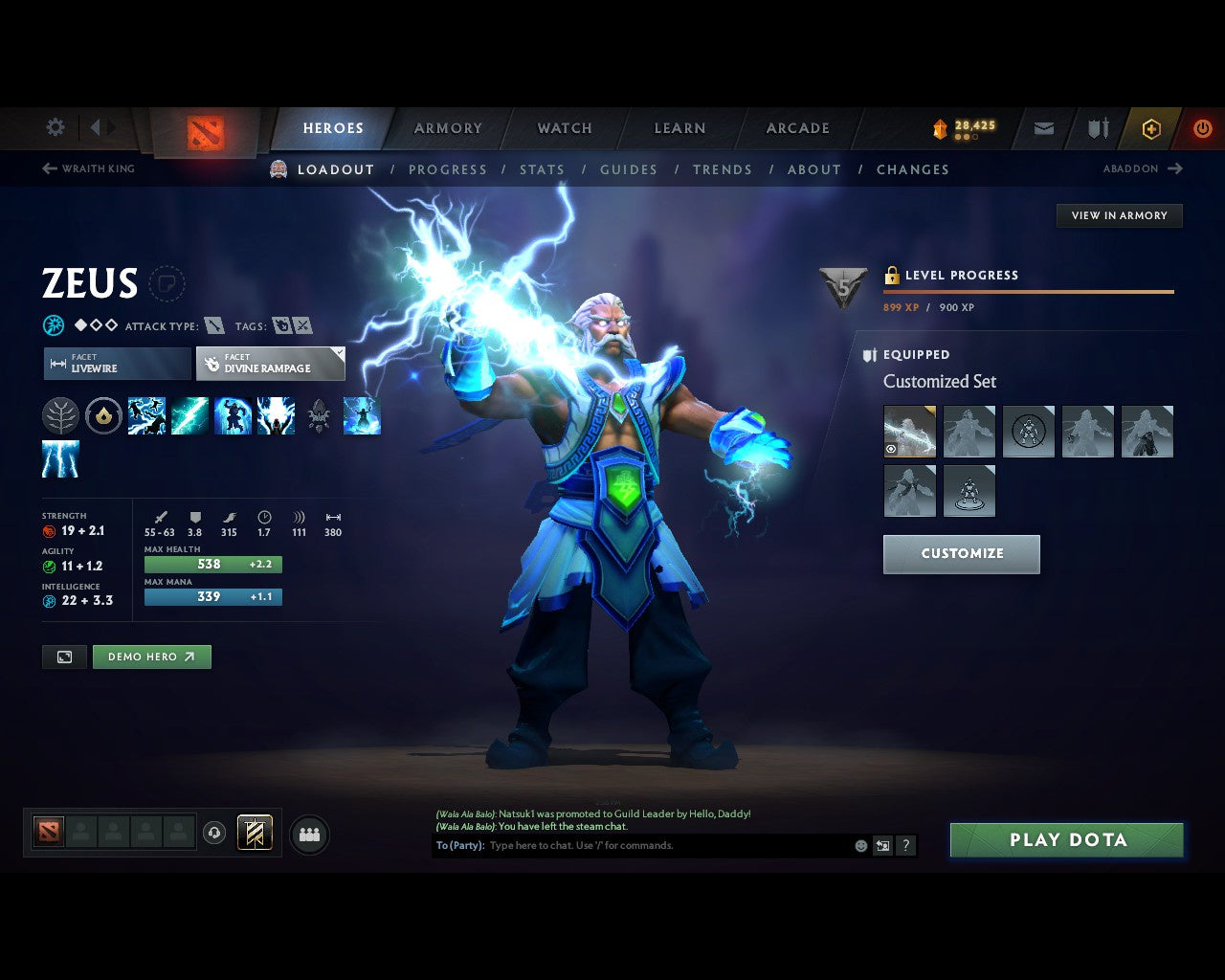Screen dimensions: 1225x980
Task: Select the Aghanim's Scepter upgrade icon
Action: pyautogui.click(x=319, y=415)
